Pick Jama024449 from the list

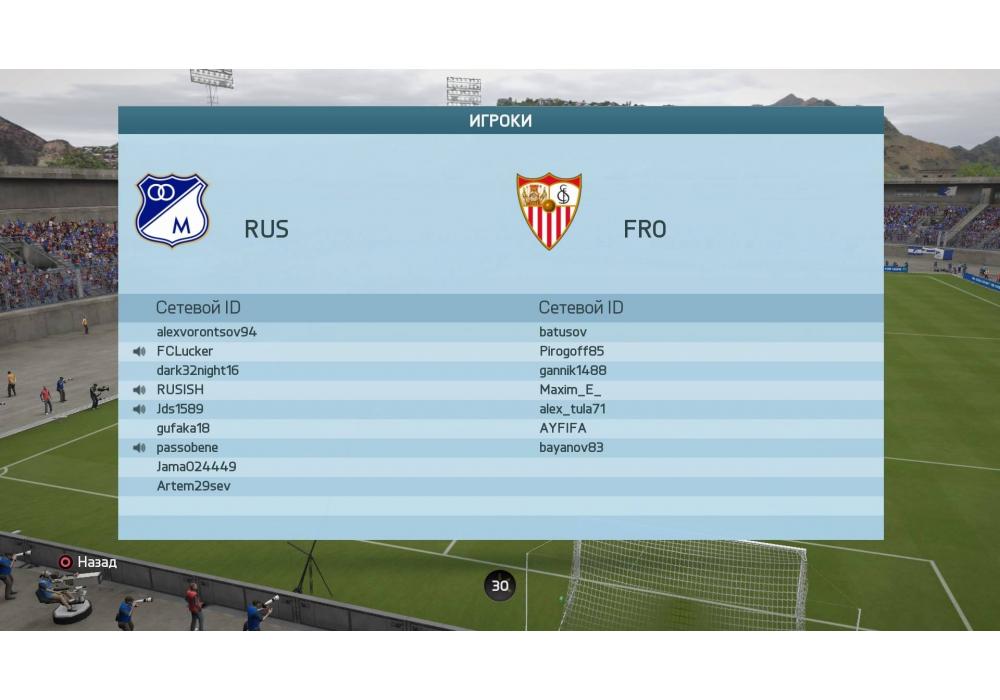[196, 467]
